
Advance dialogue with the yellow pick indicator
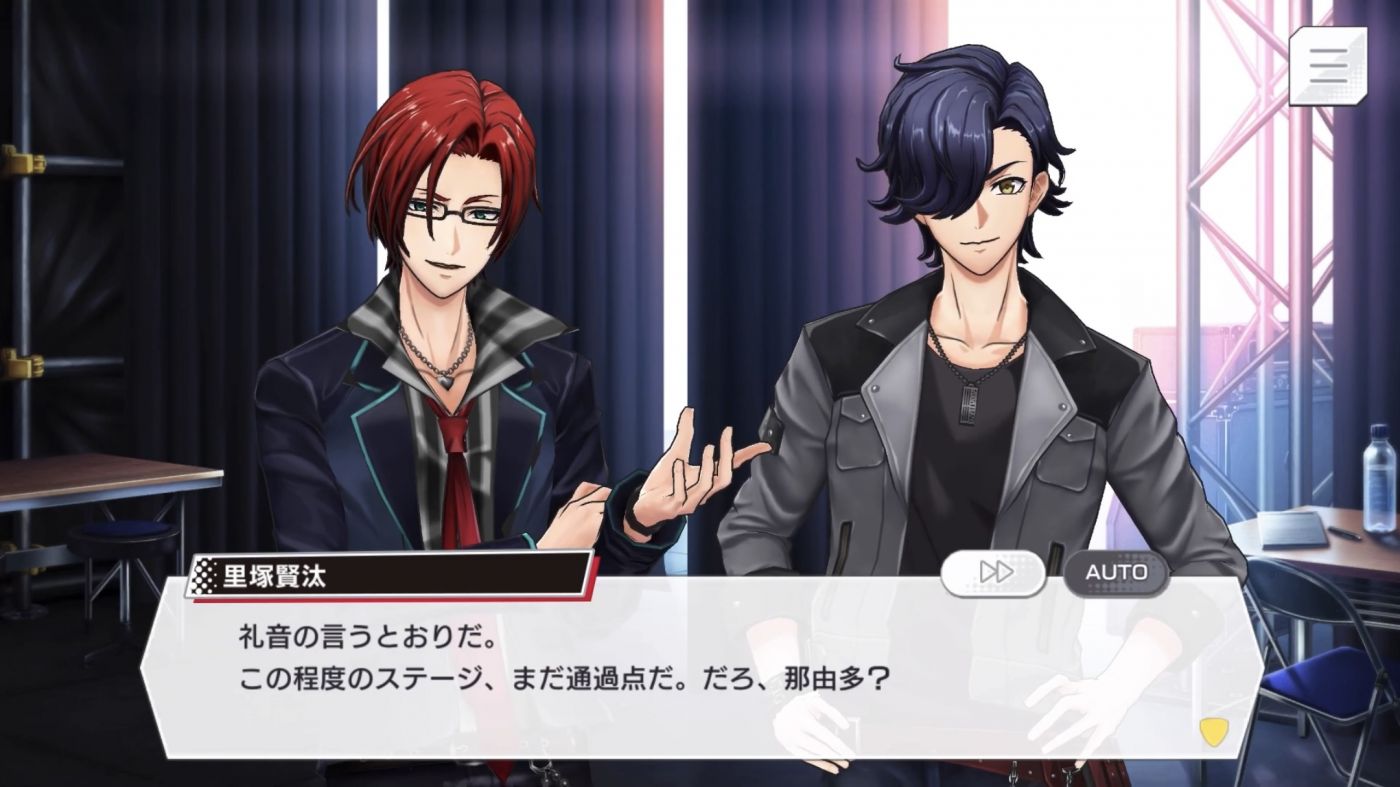point(1212,731)
